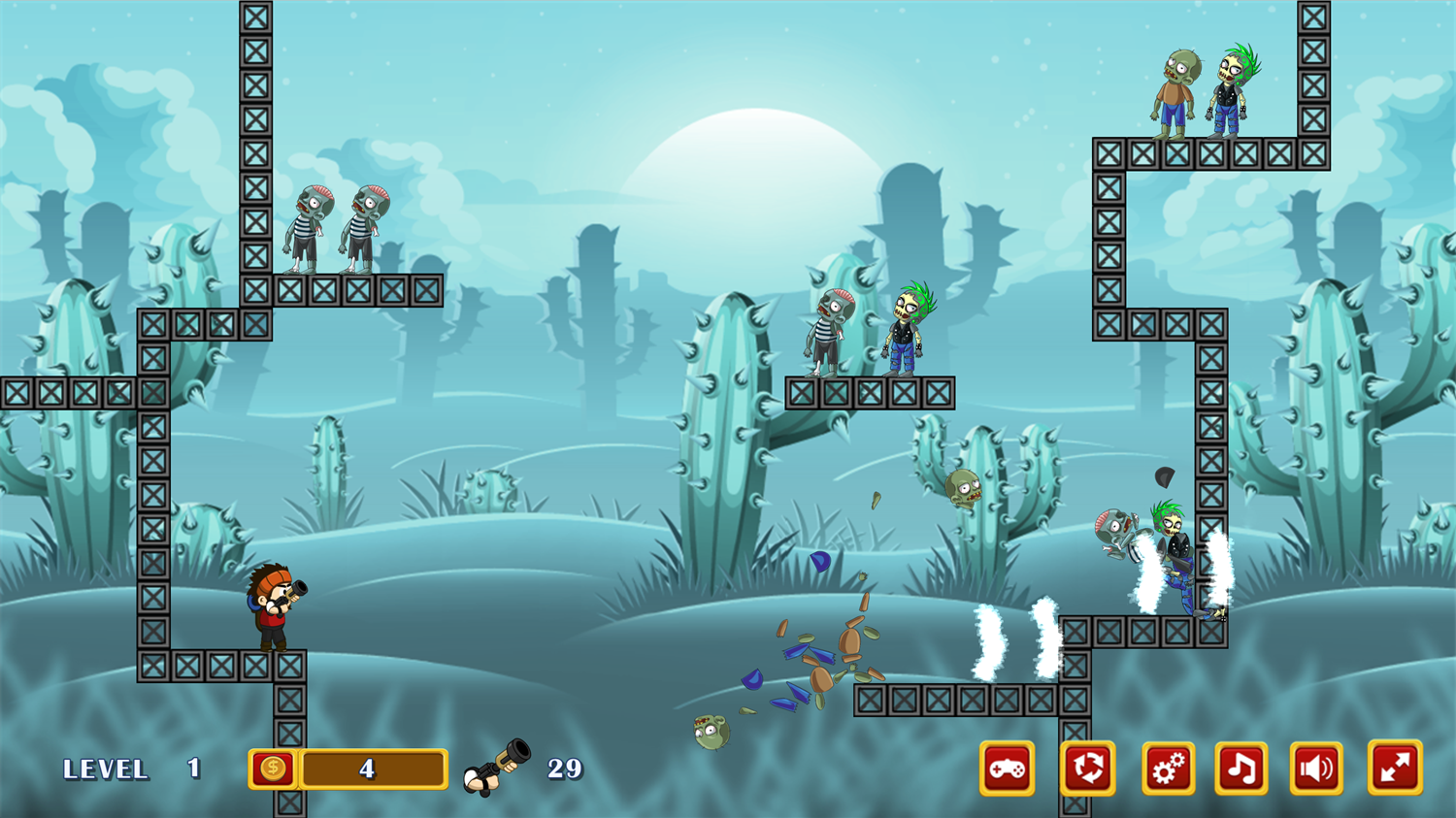1456x818 pixels.
Task: Click the hero holding the bazooka
Action: (275, 606)
